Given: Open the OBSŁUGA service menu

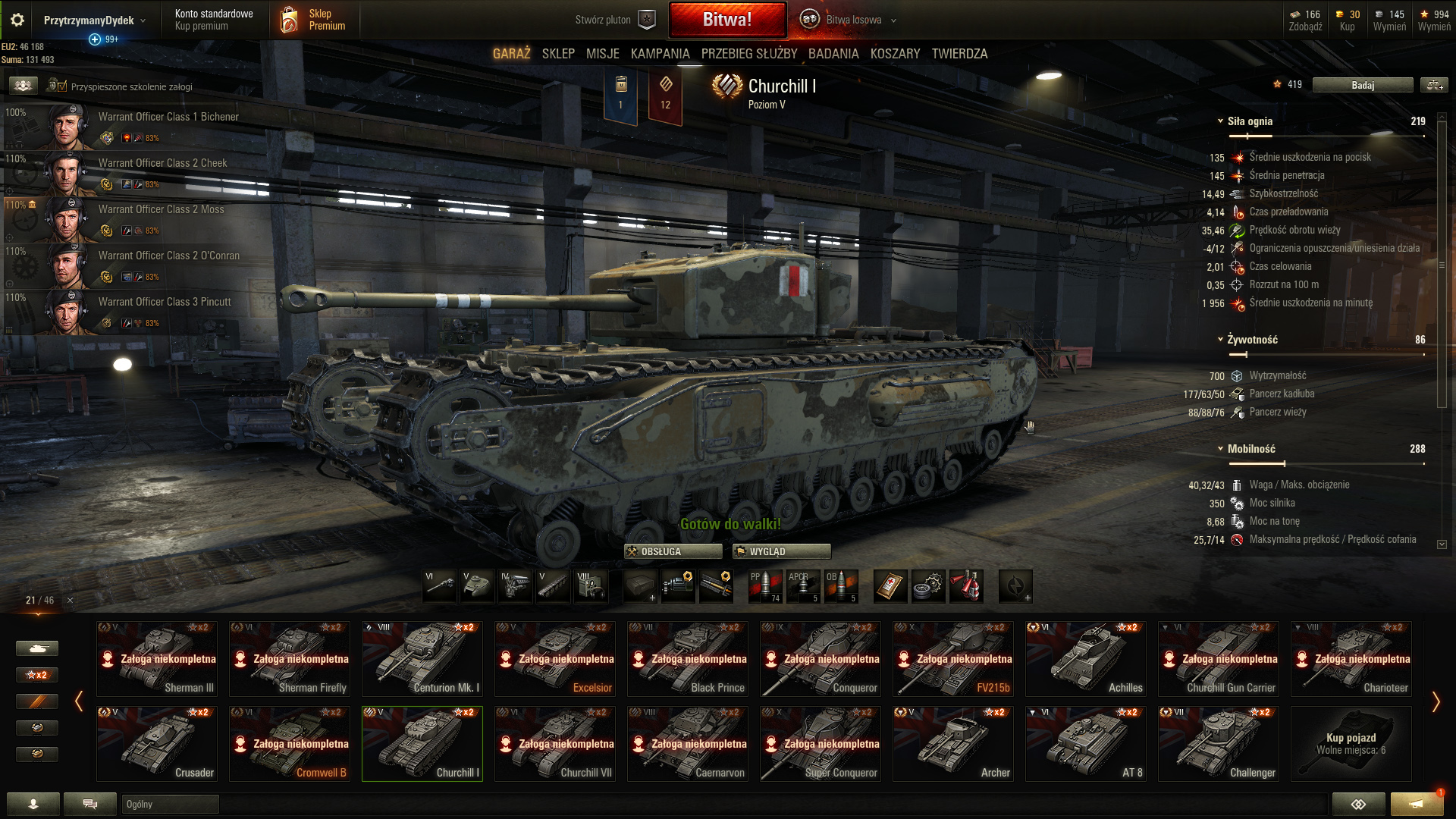Looking at the screenshot, I should coord(673,551).
